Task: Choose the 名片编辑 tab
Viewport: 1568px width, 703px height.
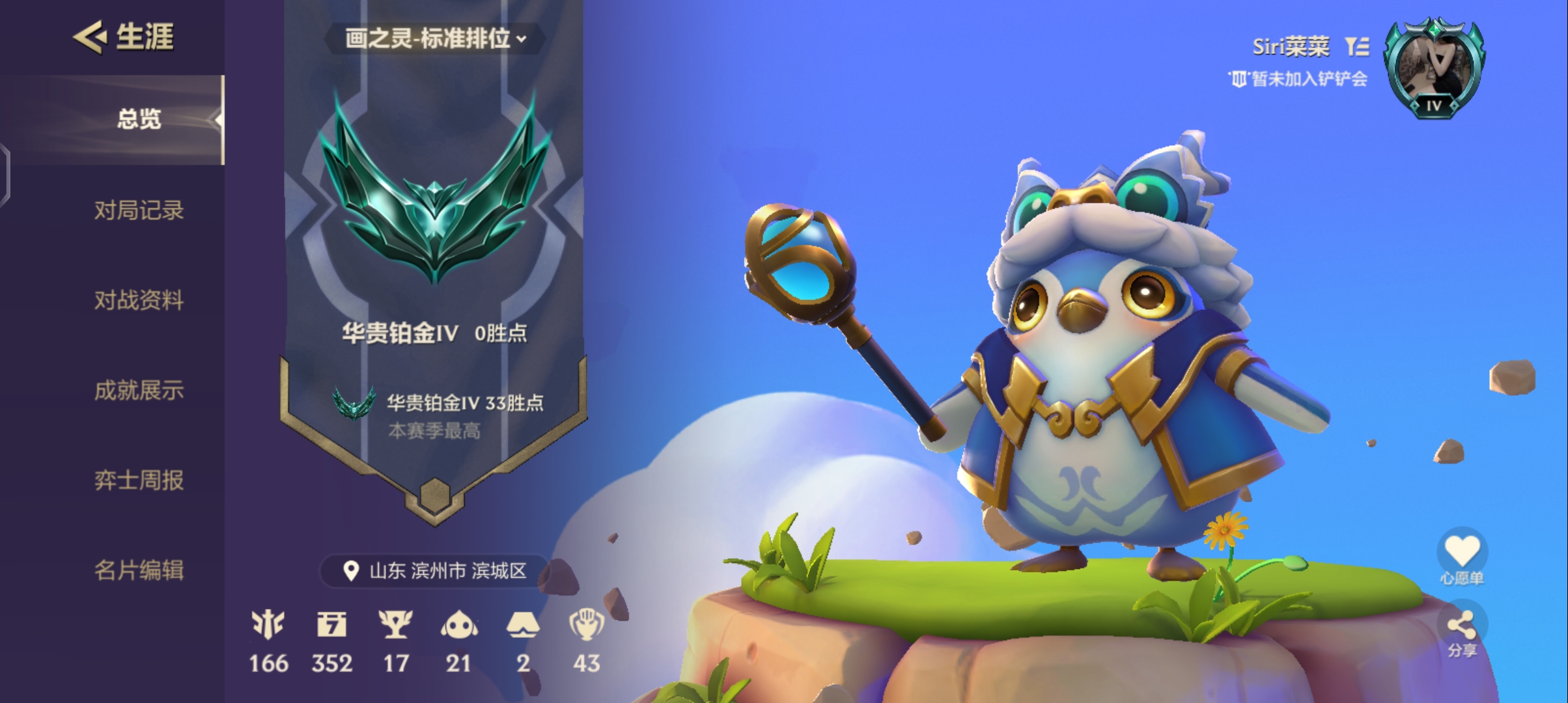Action: click(x=138, y=570)
